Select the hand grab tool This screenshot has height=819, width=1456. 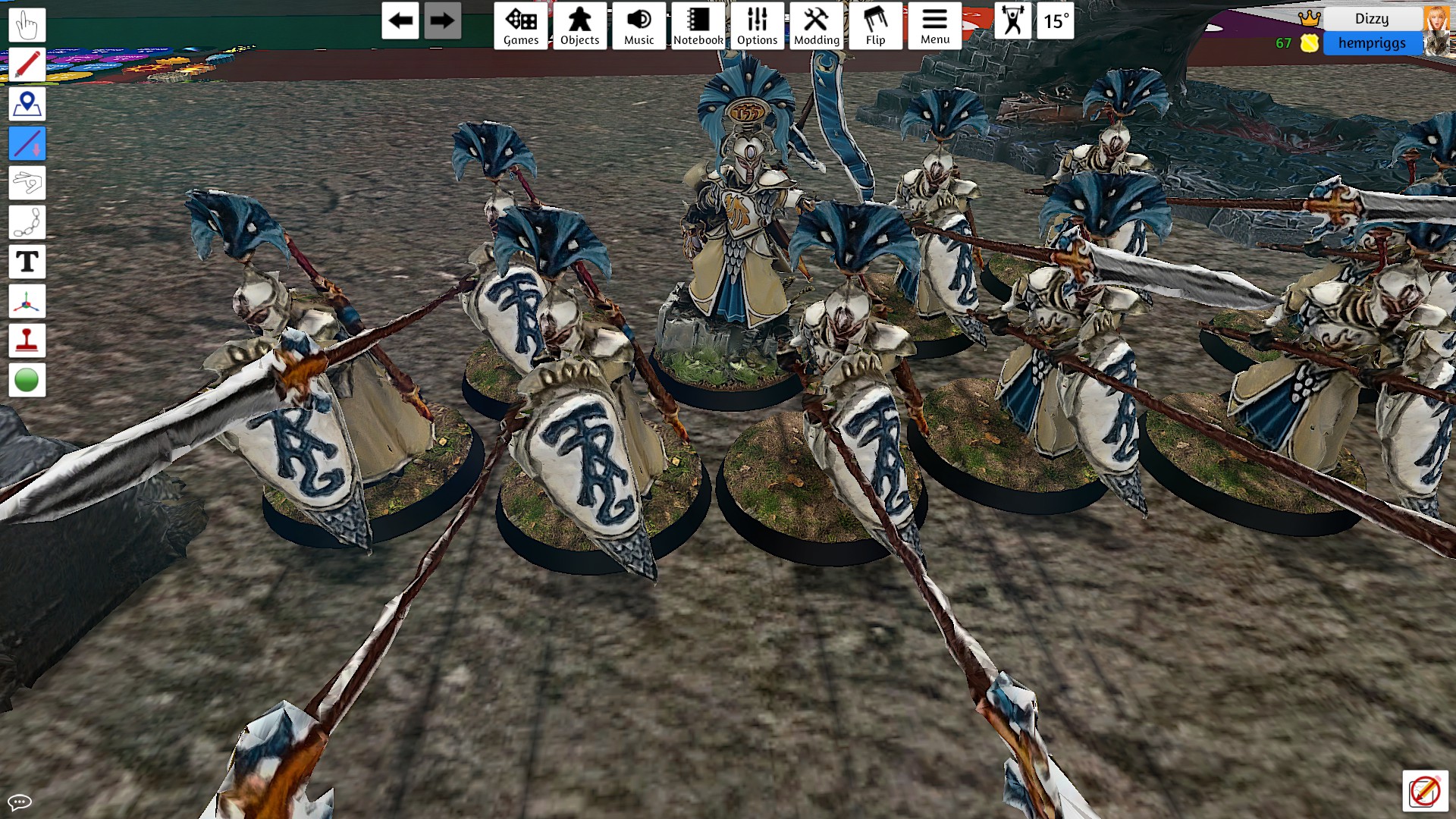click(27, 25)
